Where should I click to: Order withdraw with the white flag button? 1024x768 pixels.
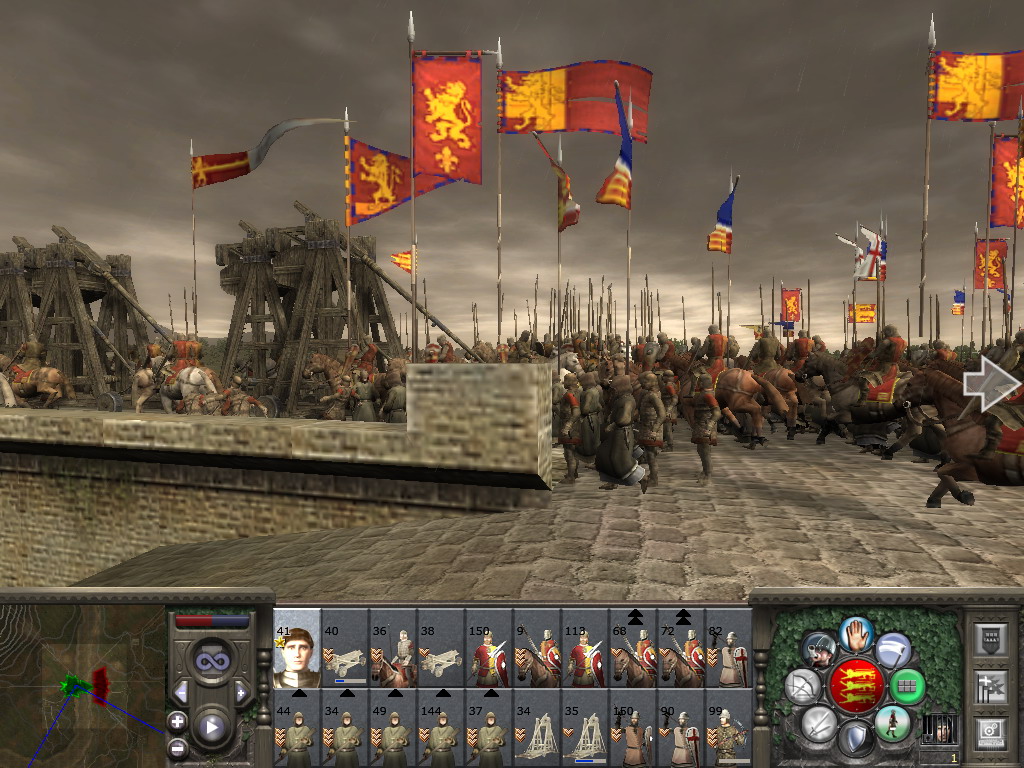click(x=893, y=649)
